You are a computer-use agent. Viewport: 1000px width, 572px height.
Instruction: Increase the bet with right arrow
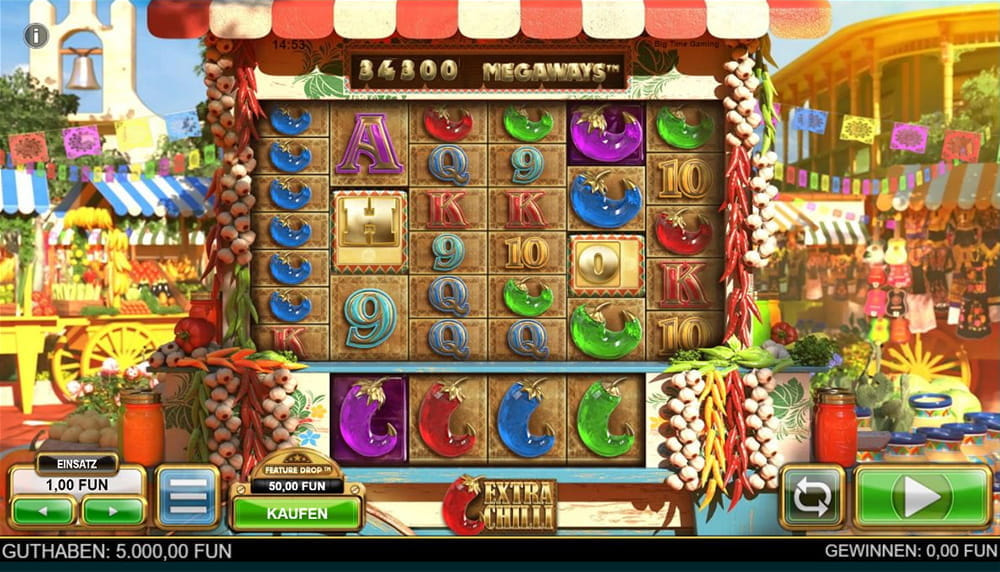click(113, 511)
